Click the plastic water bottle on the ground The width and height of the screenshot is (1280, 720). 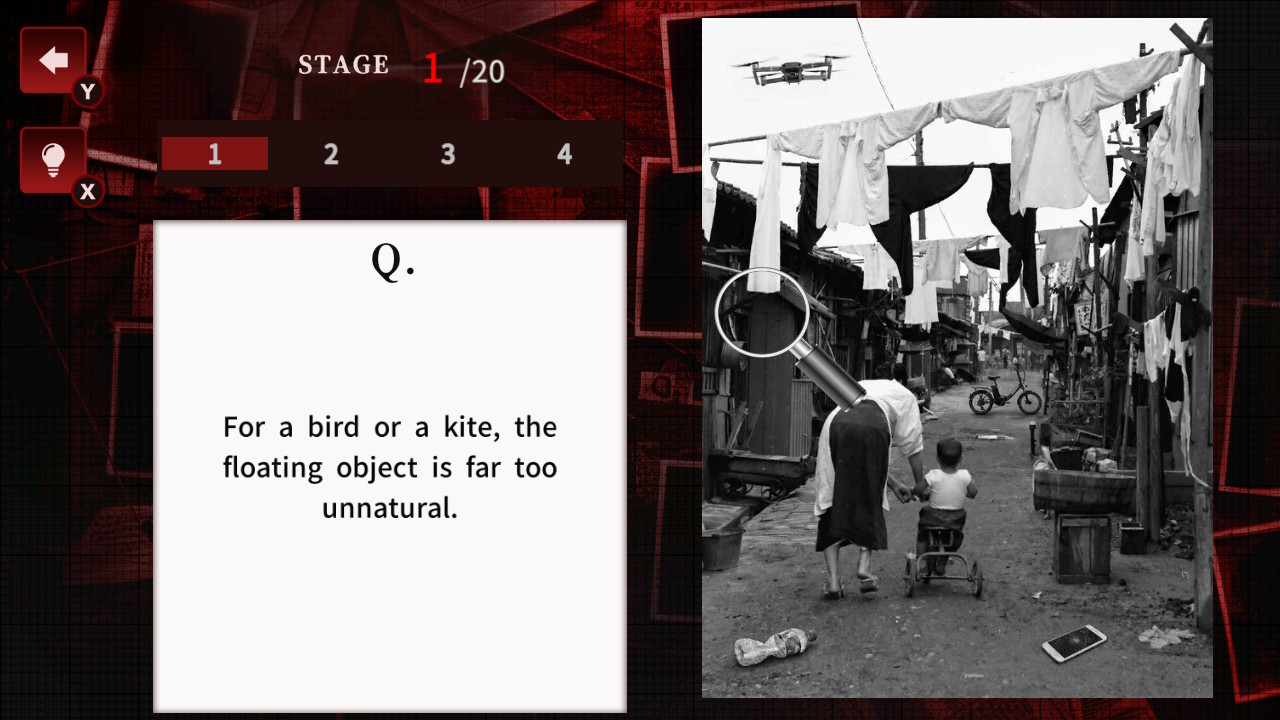point(775,645)
